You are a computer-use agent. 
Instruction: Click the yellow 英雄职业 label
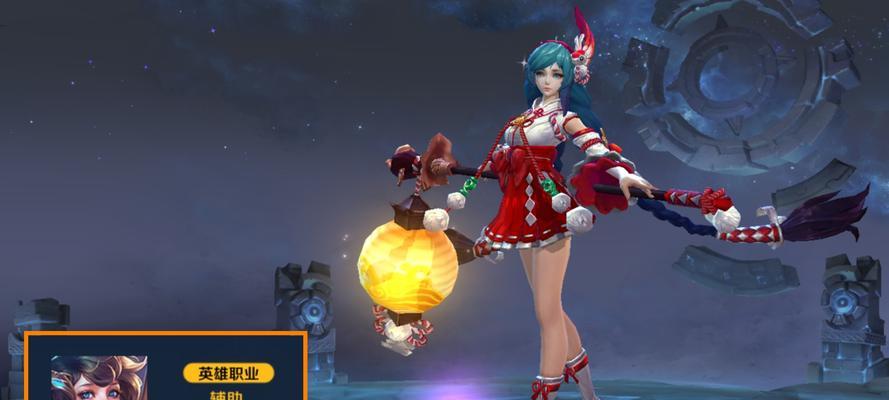click(228, 373)
